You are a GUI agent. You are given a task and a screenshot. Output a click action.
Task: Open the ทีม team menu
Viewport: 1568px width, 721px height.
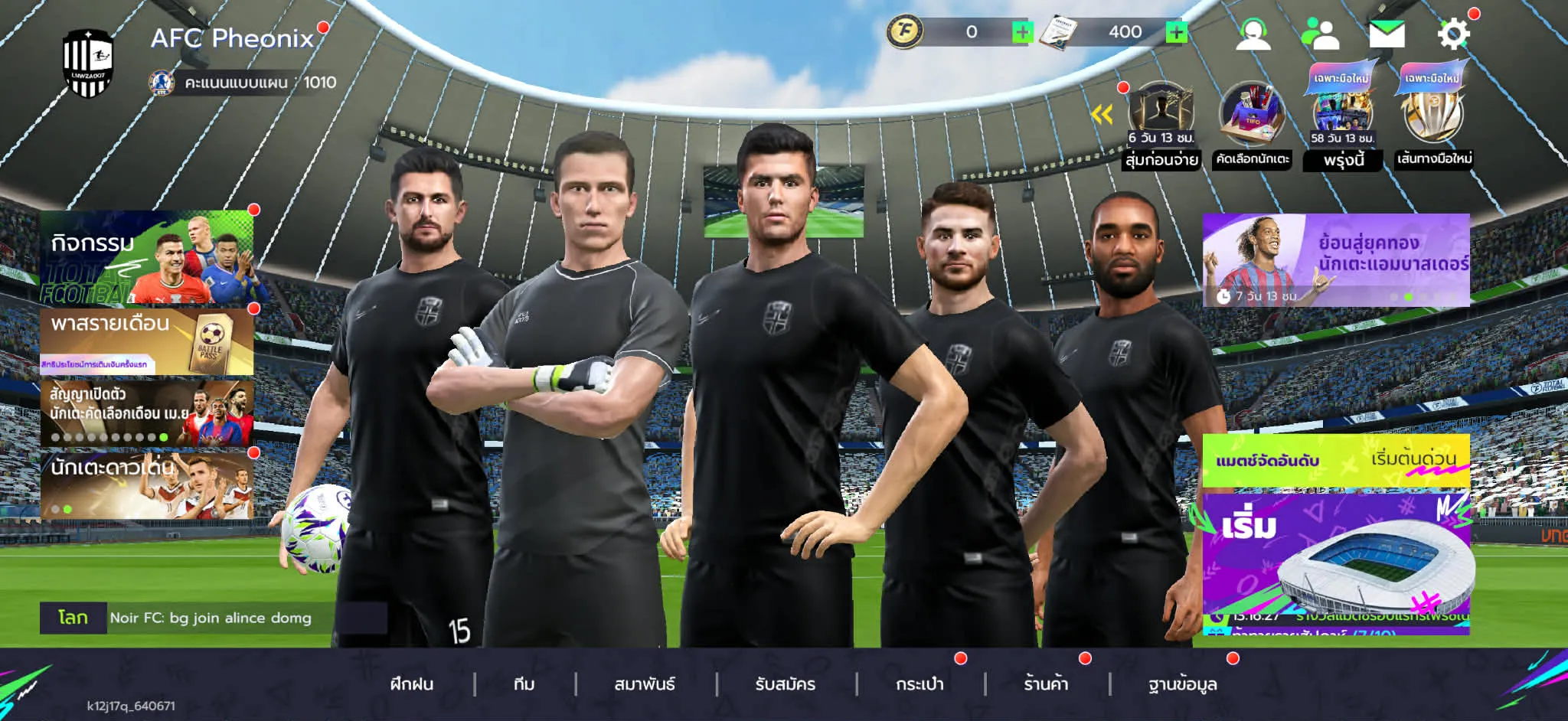tap(524, 684)
